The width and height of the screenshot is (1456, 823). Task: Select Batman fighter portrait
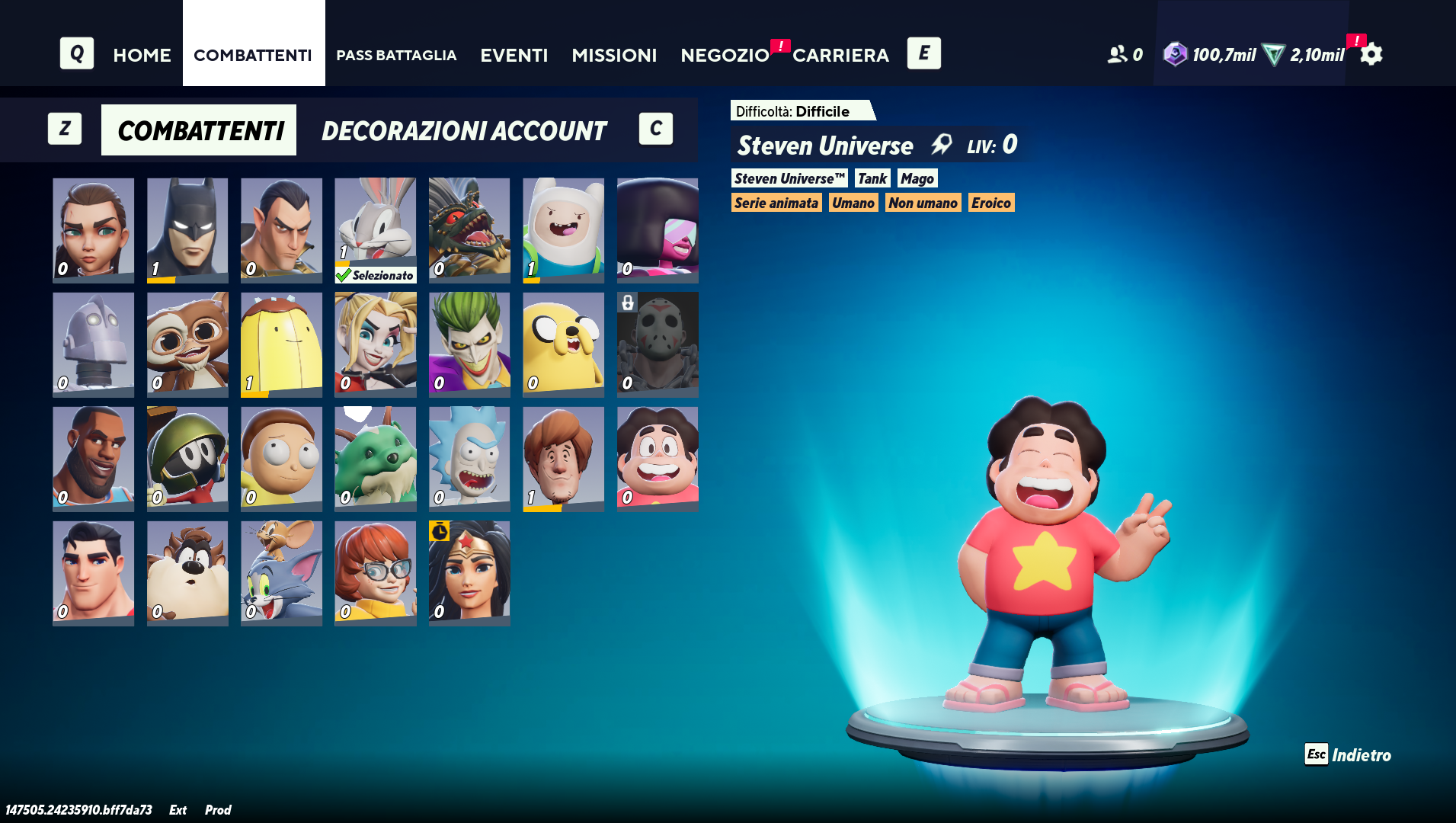tap(187, 229)
